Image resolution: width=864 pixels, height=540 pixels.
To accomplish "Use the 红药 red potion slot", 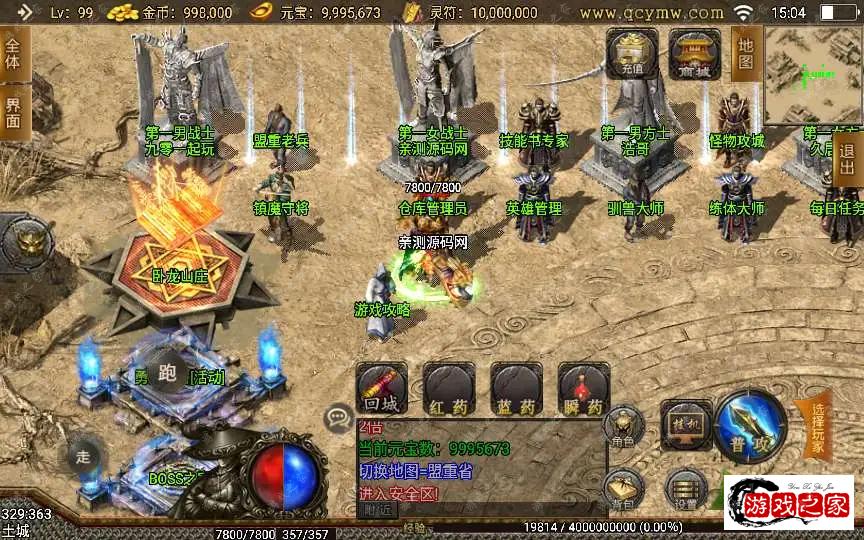I will [448, 388].
